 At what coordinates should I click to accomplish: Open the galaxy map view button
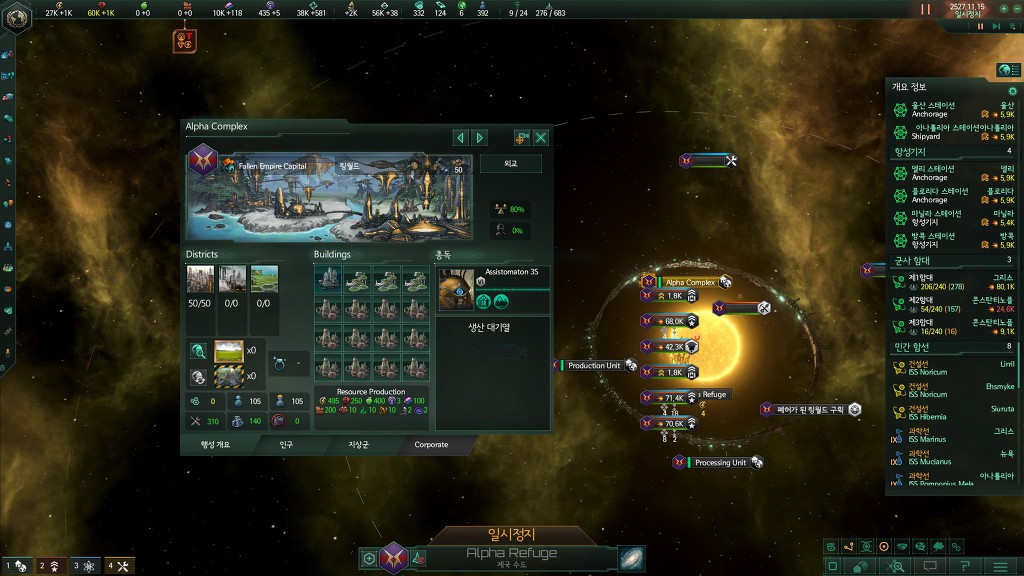632,557
